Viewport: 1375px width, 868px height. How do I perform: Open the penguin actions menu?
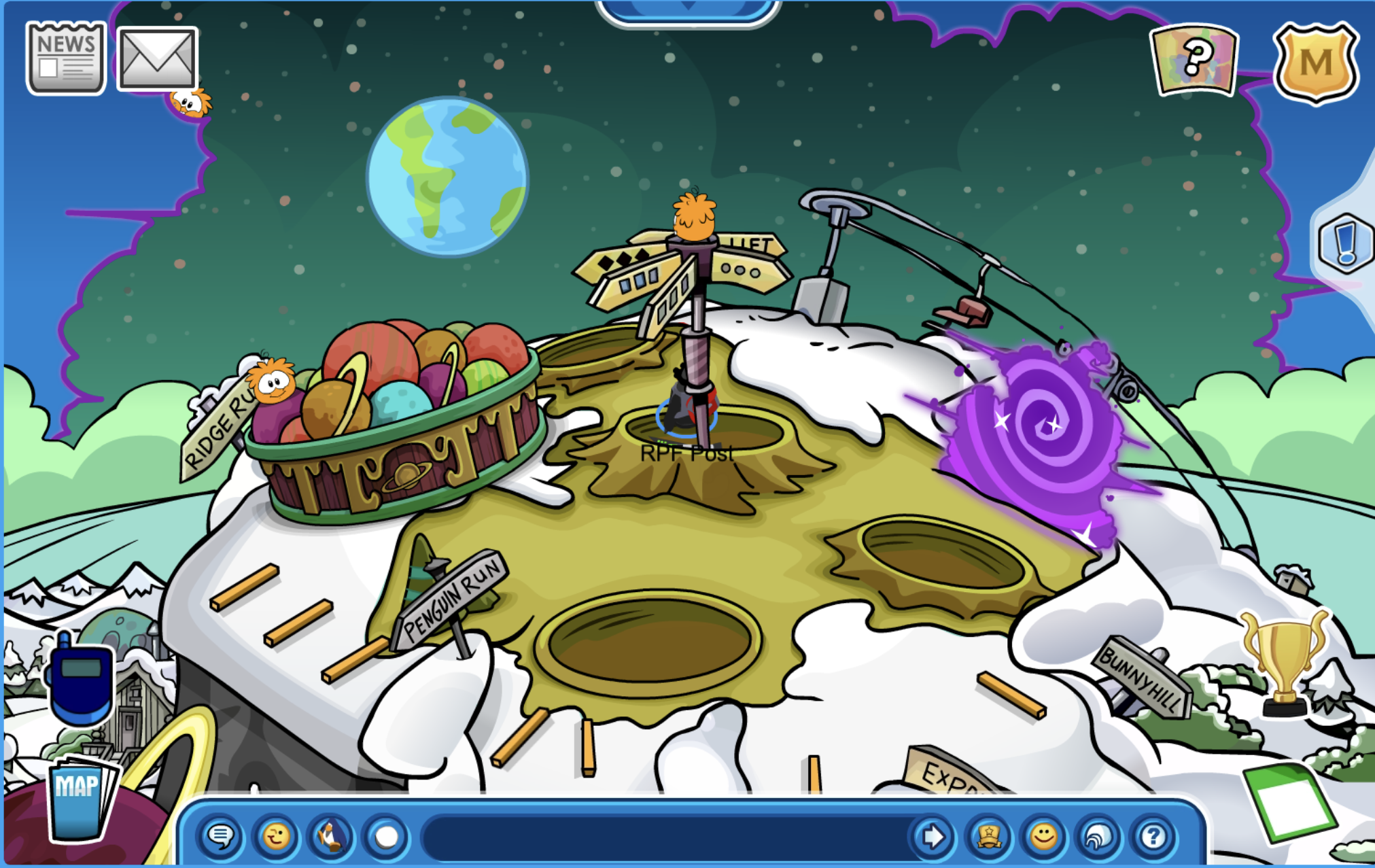click(331, 836)
